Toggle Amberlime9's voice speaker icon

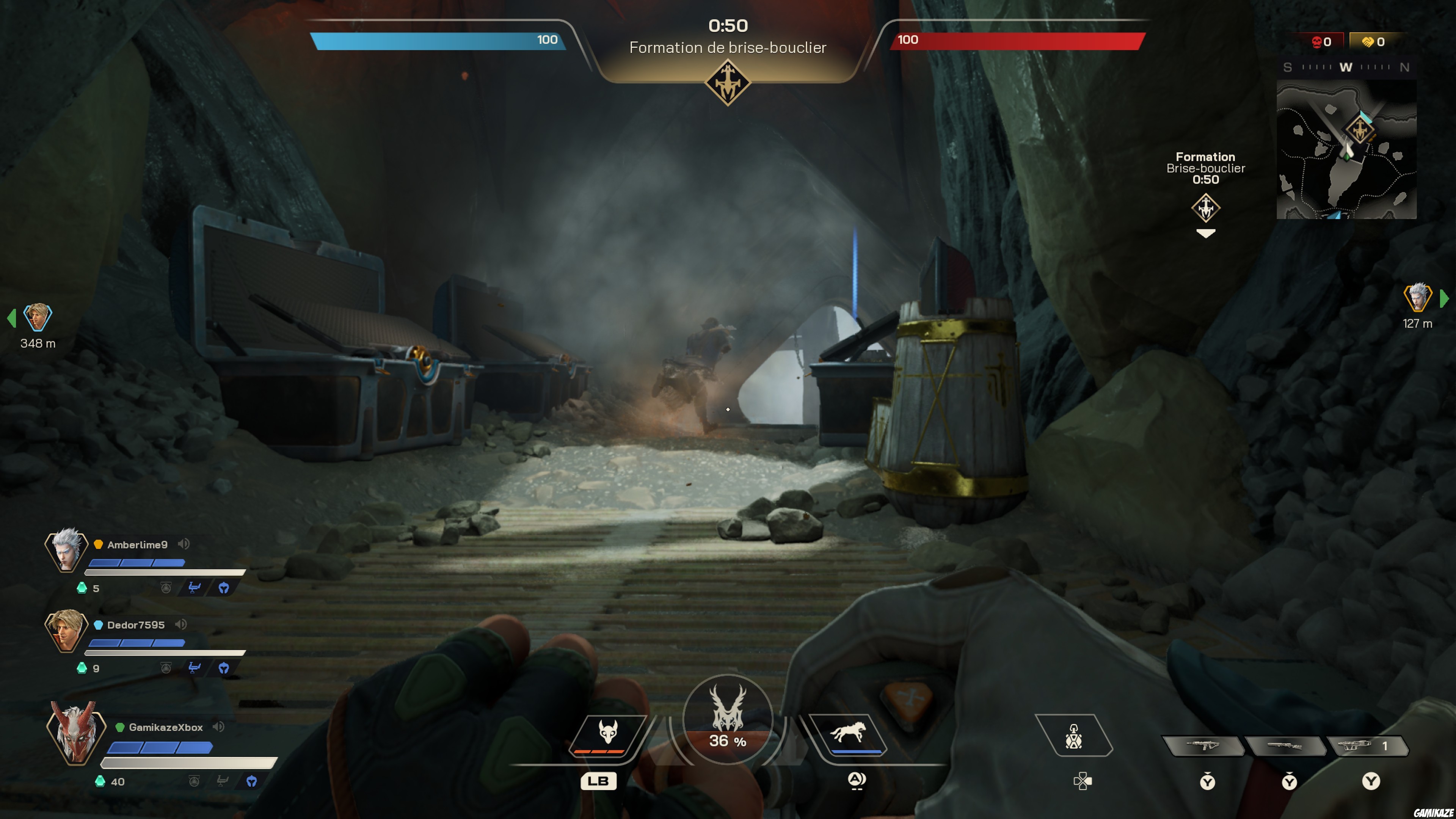pos(184,544)
